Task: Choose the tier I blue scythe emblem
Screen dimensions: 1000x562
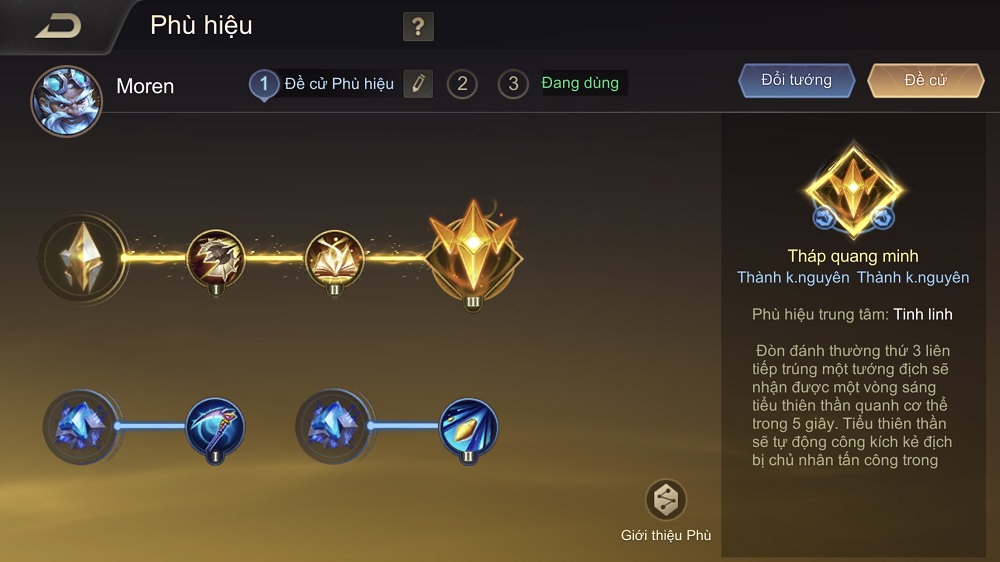Action: [x=216, y=427]
